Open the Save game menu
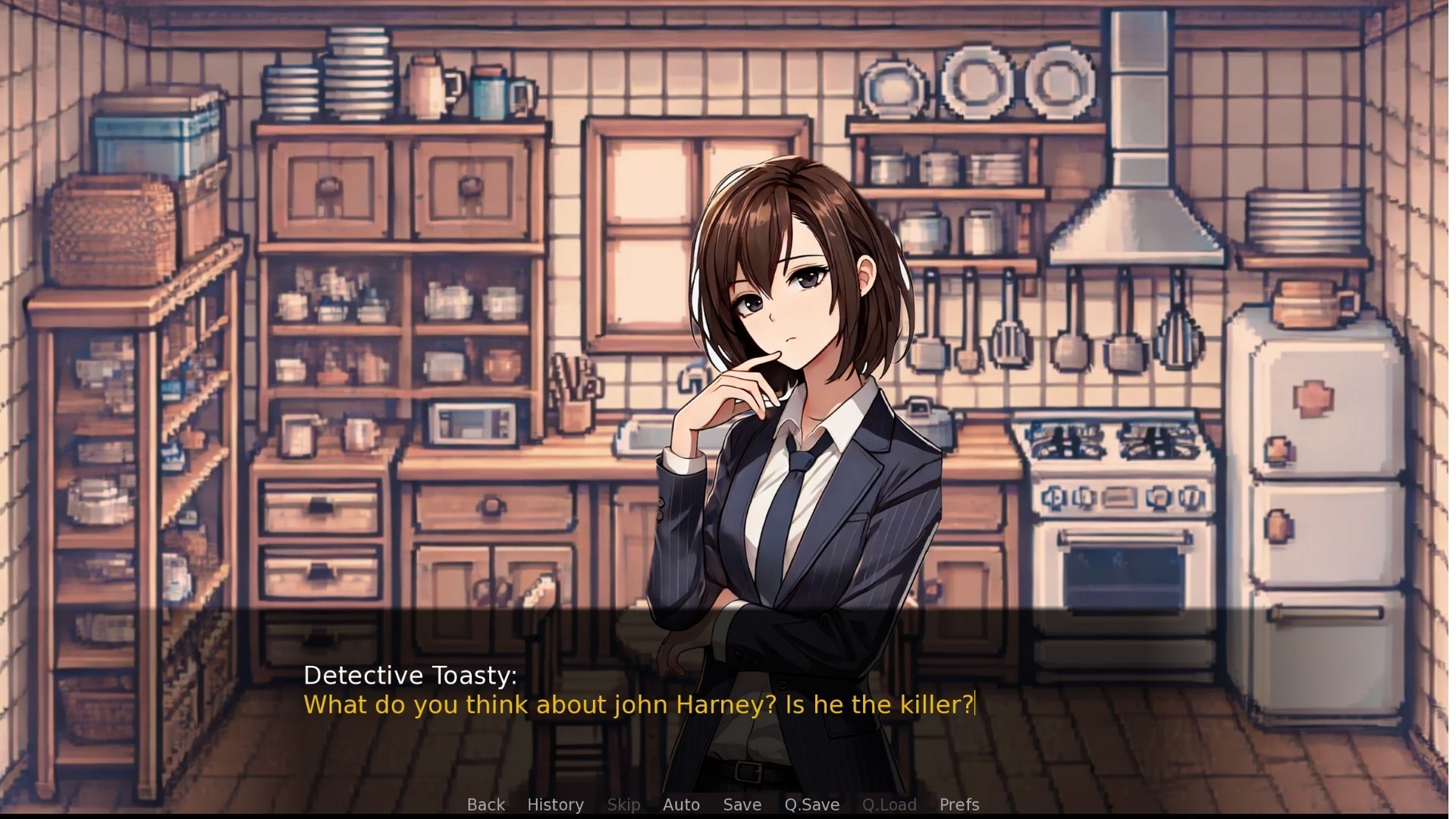Image resolution: width=1456 pixels, height=819 pixels. (x=742, y=805)
